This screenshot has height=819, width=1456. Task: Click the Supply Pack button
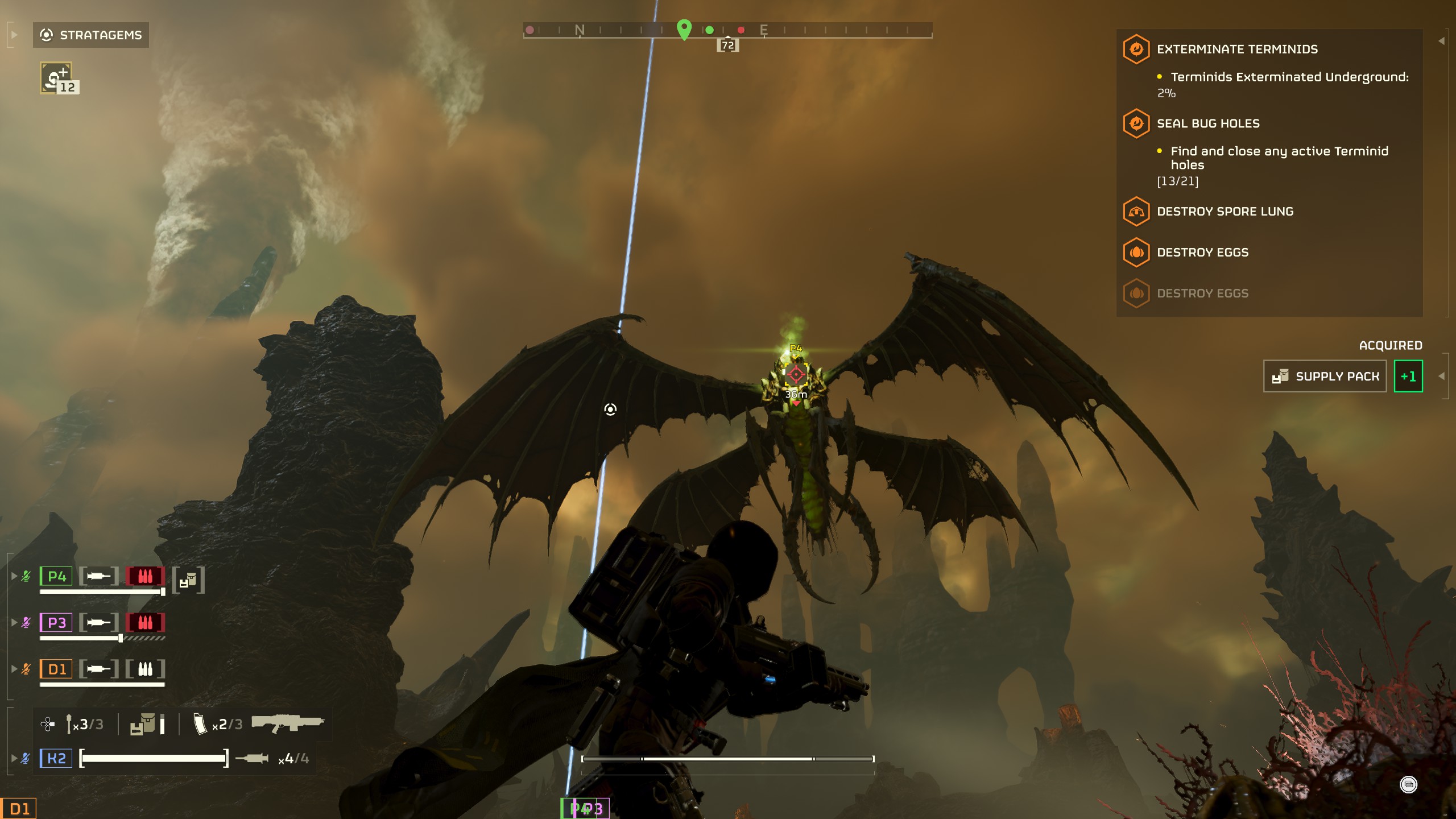1325,376
